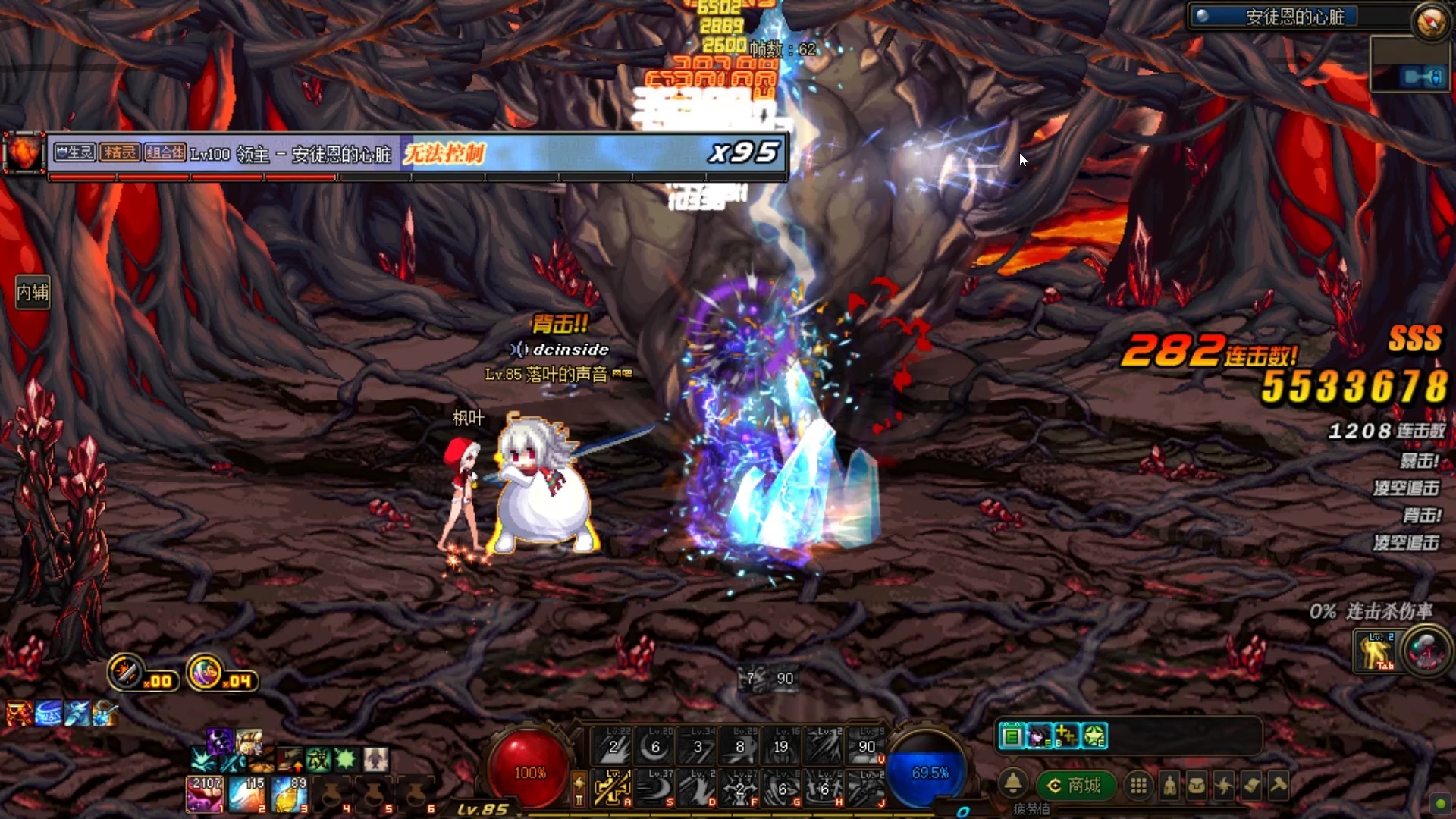Click the green 魂 buff icon
1456x819 pixels.
(318, 758)
